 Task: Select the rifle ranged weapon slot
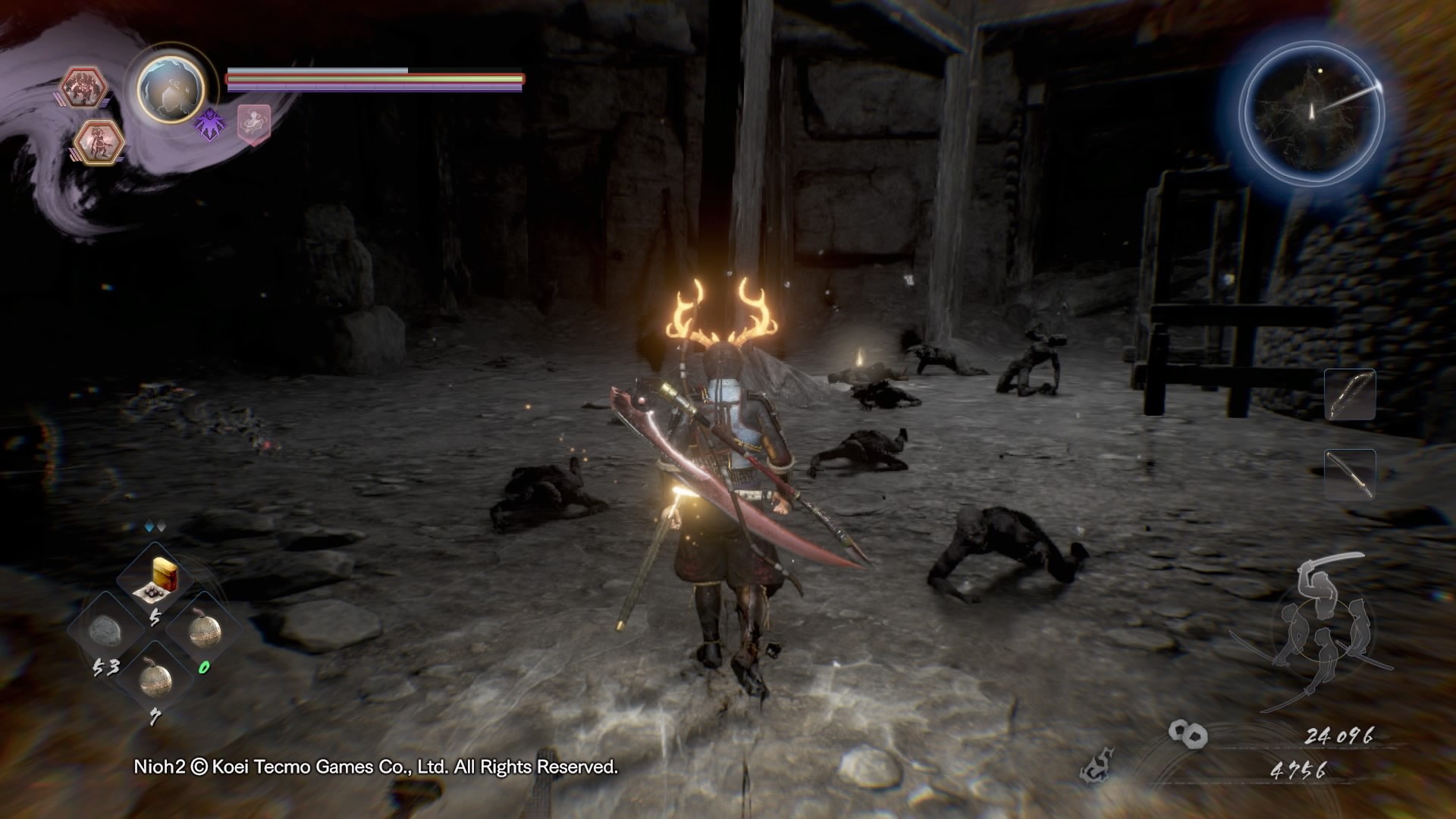(1350, 474)
